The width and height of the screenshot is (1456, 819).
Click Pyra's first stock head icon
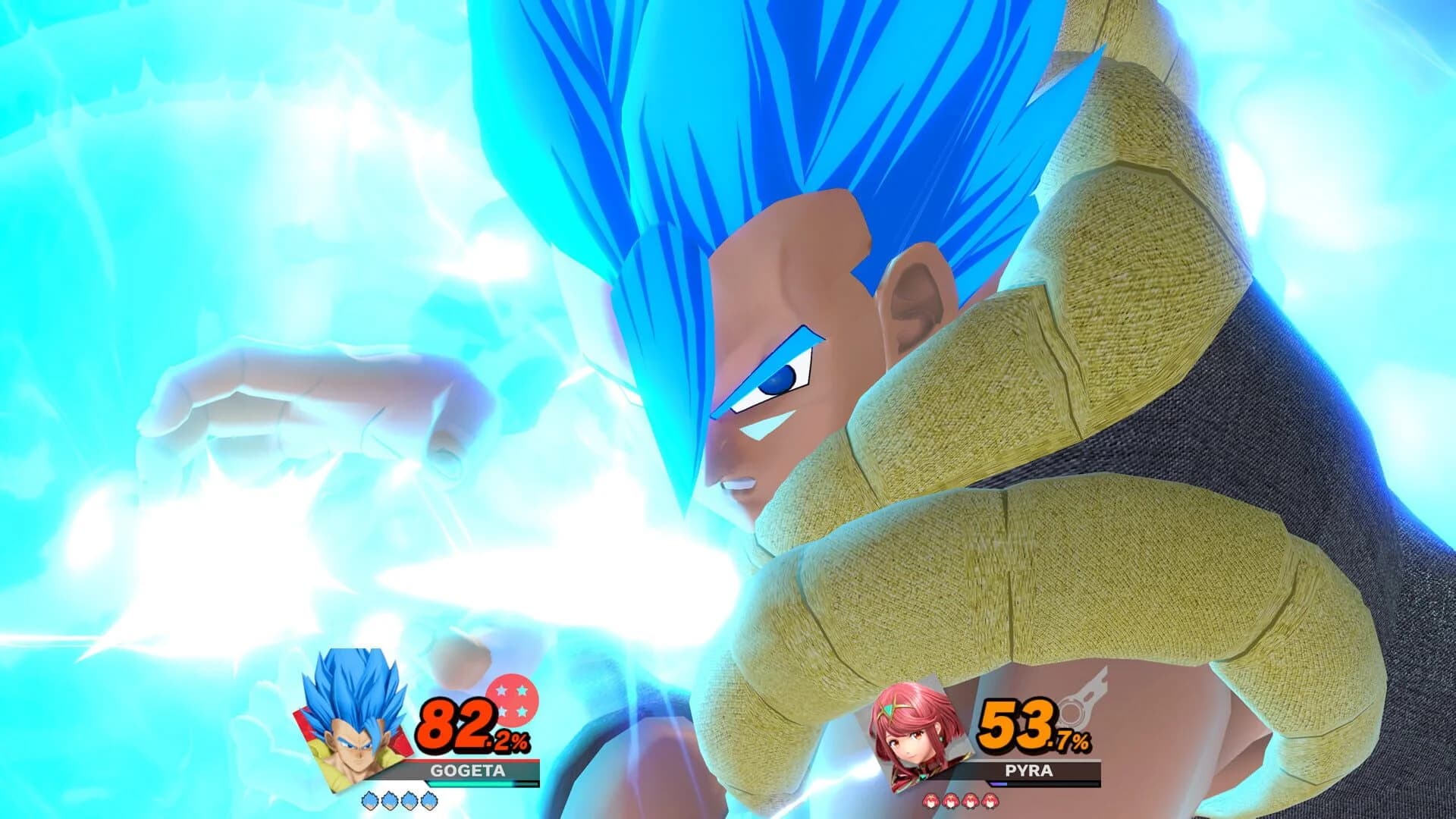(x=932, y=802)
